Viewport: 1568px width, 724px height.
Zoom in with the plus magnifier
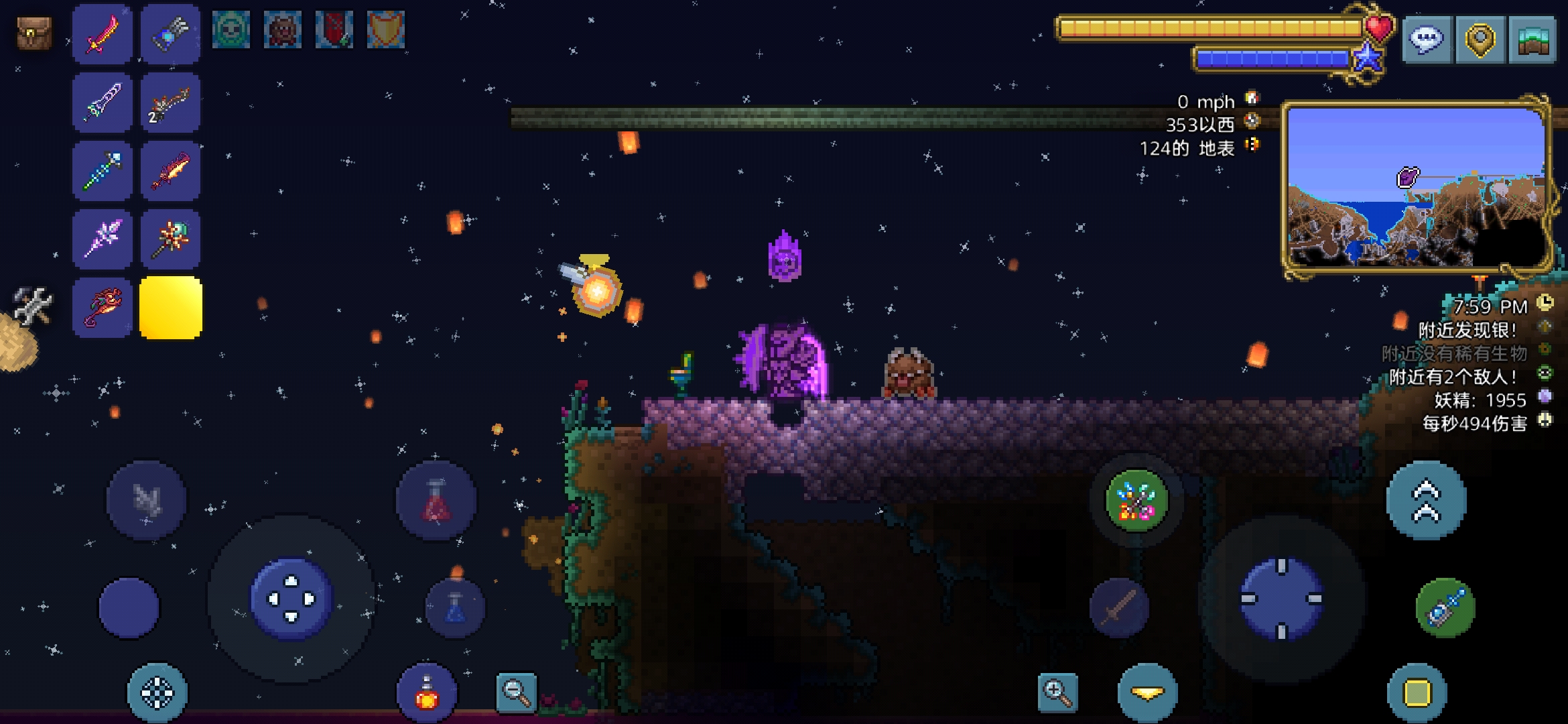(1057, 692)
